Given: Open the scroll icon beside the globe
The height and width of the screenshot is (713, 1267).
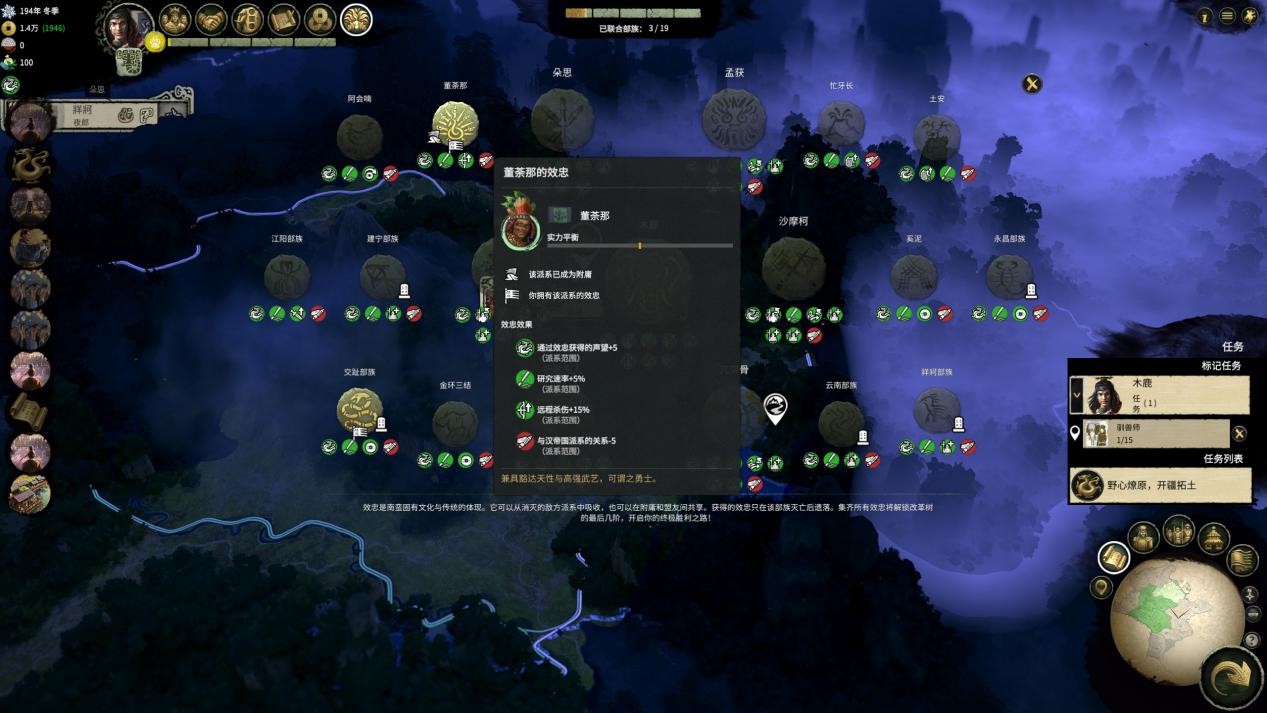Looking at the screenshot, I should point(1113,557).
